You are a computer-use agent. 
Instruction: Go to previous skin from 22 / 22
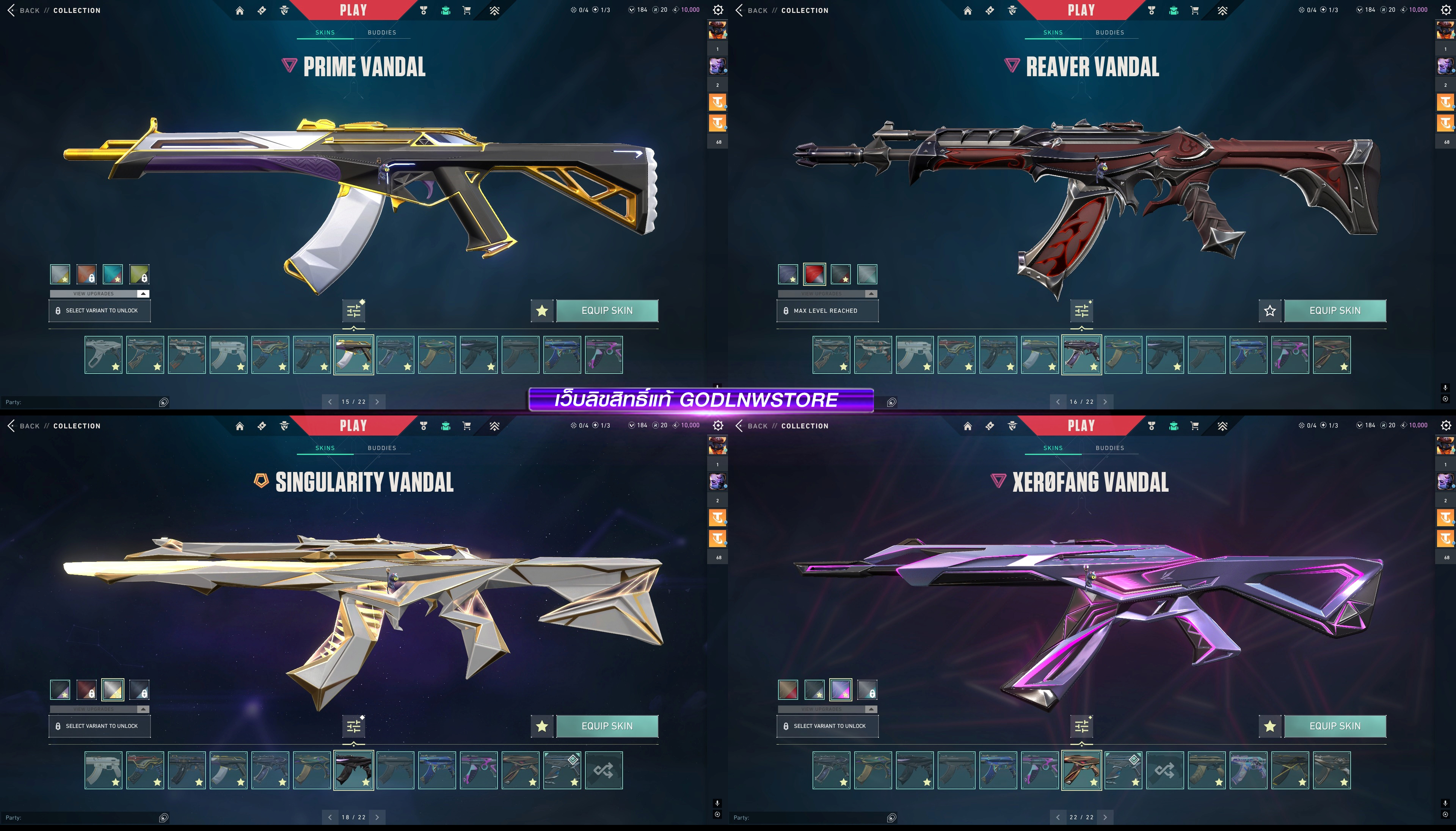click(x=1057, y=817)
